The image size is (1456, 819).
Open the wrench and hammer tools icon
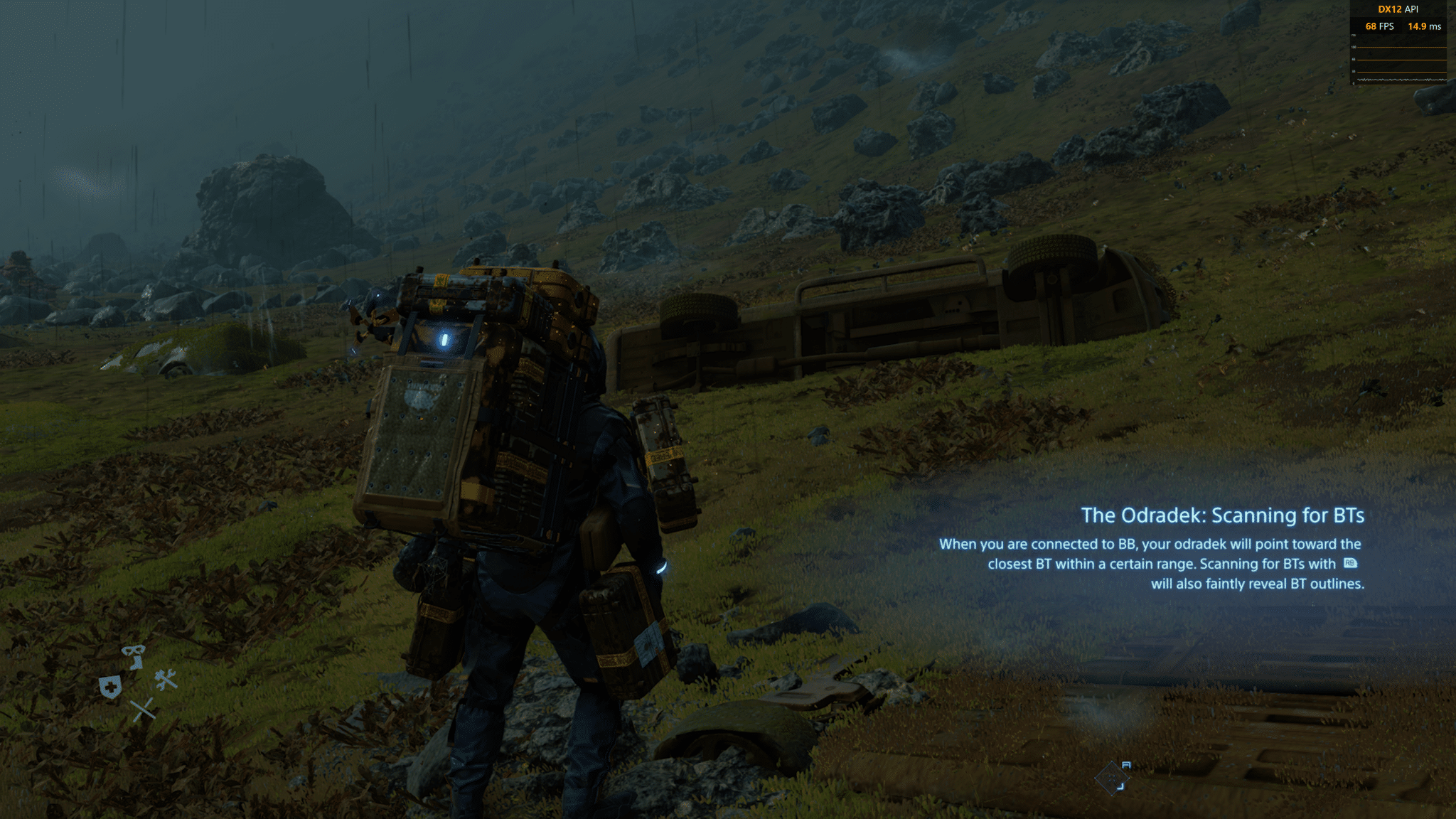coord(166,680)
